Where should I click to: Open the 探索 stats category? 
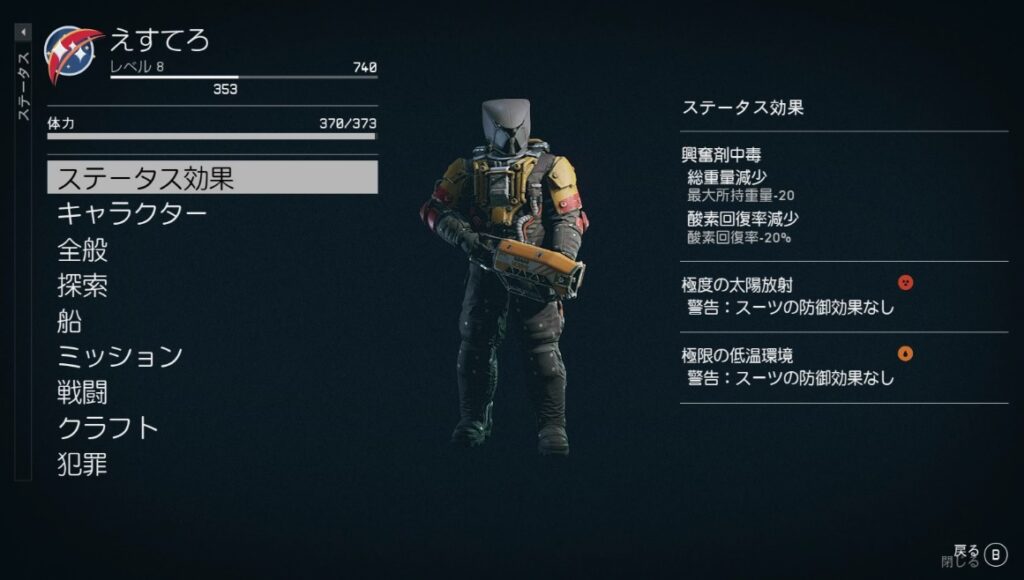tap(83, 286)
